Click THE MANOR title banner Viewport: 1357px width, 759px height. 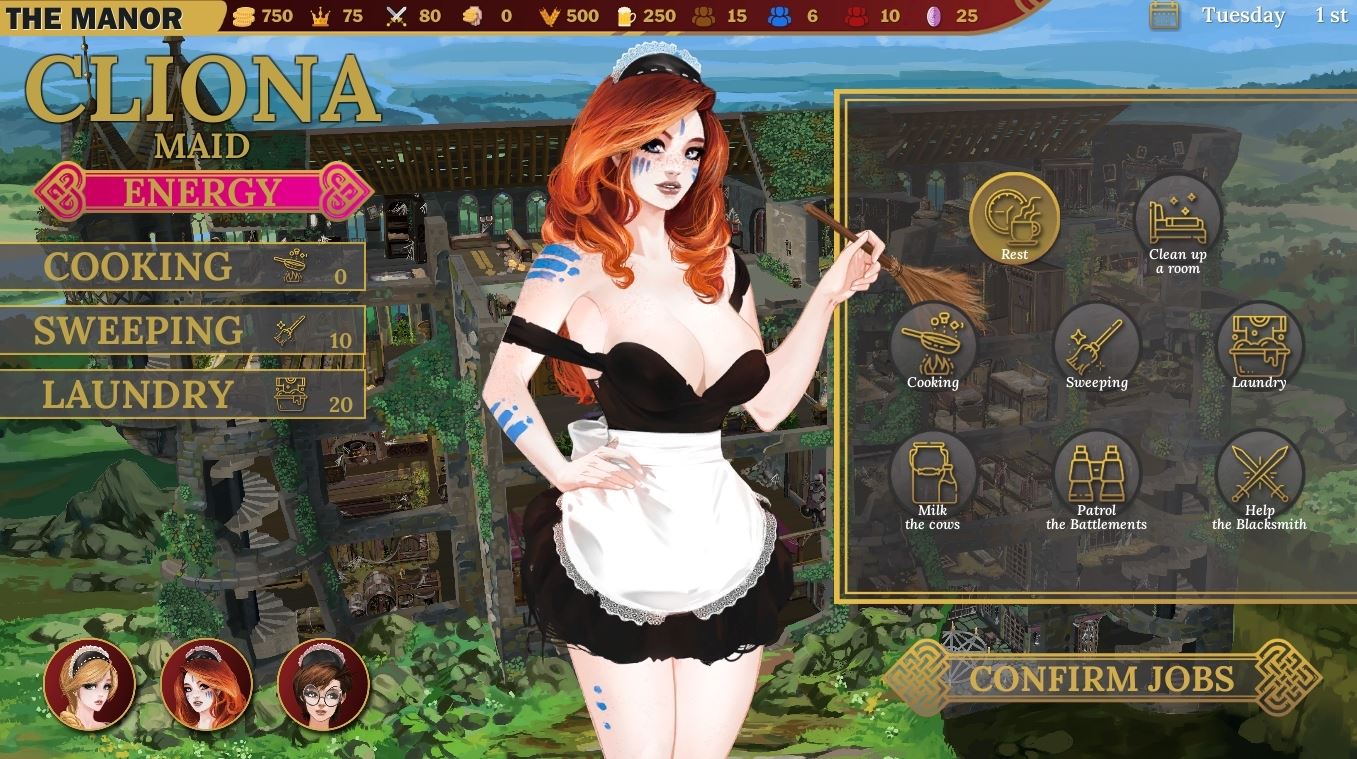(95, 15)
